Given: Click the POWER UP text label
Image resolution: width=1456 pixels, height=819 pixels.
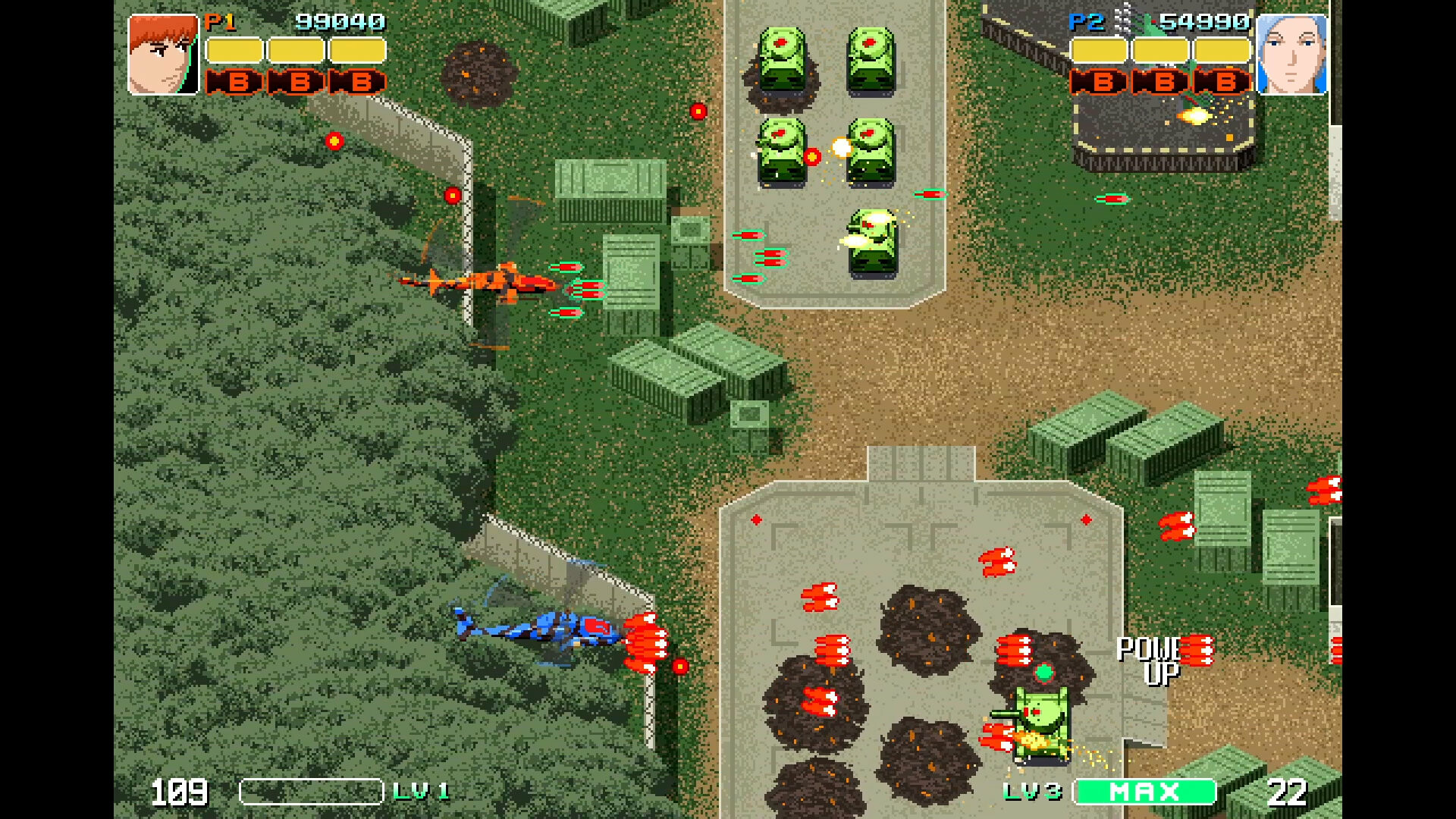Looking at the screenshot, I should (x=1150, y=659).
